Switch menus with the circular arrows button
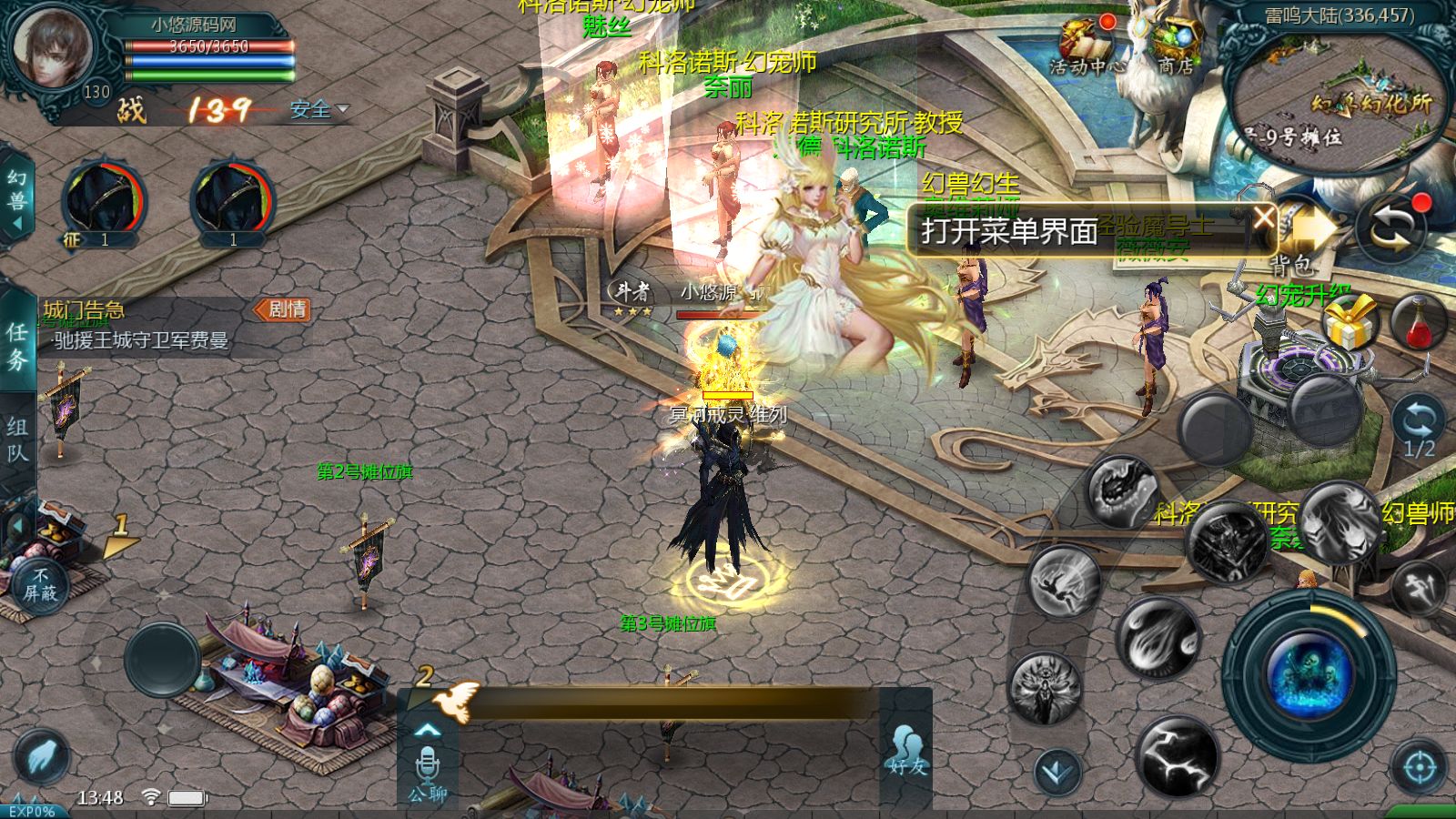1456x819 pixels. (1390, 229)
